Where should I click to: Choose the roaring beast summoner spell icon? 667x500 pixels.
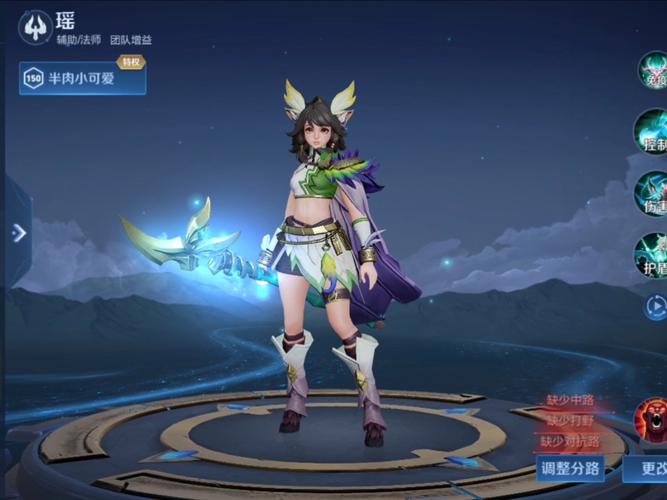point(654,419)
